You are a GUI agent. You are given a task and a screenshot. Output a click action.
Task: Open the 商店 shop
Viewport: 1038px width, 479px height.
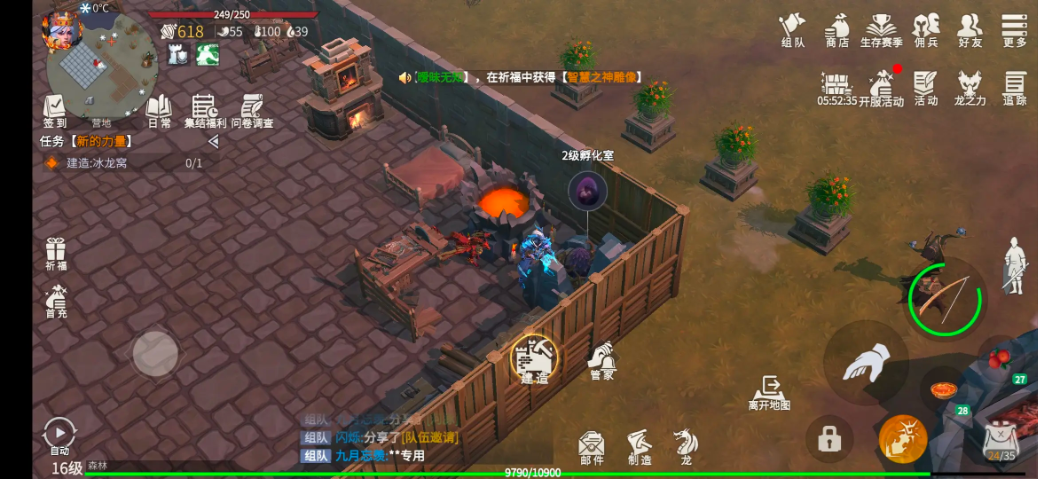click(837, 28)
